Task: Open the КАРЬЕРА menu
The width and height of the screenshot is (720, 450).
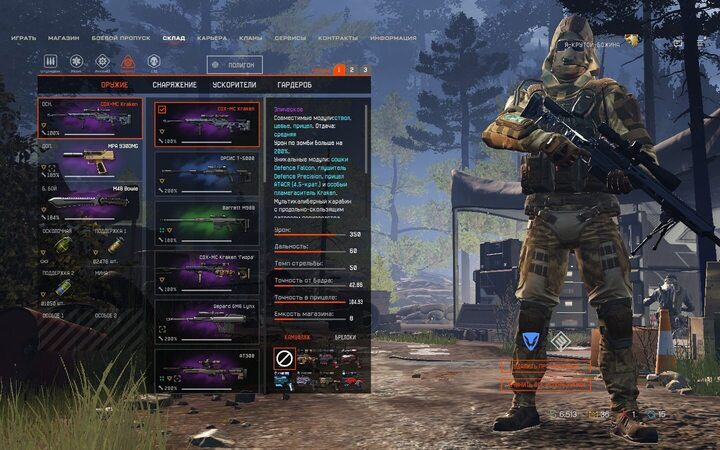Action: click(211, 38)
